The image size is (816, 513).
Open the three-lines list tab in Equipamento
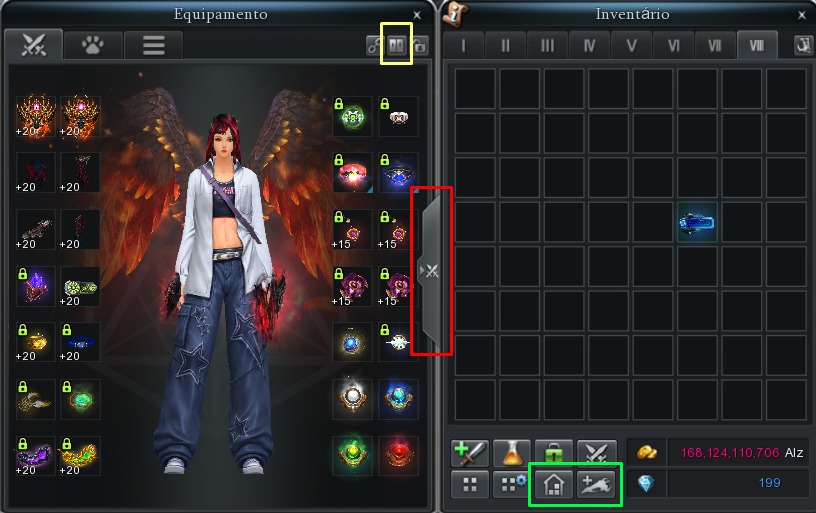(154, 45)
